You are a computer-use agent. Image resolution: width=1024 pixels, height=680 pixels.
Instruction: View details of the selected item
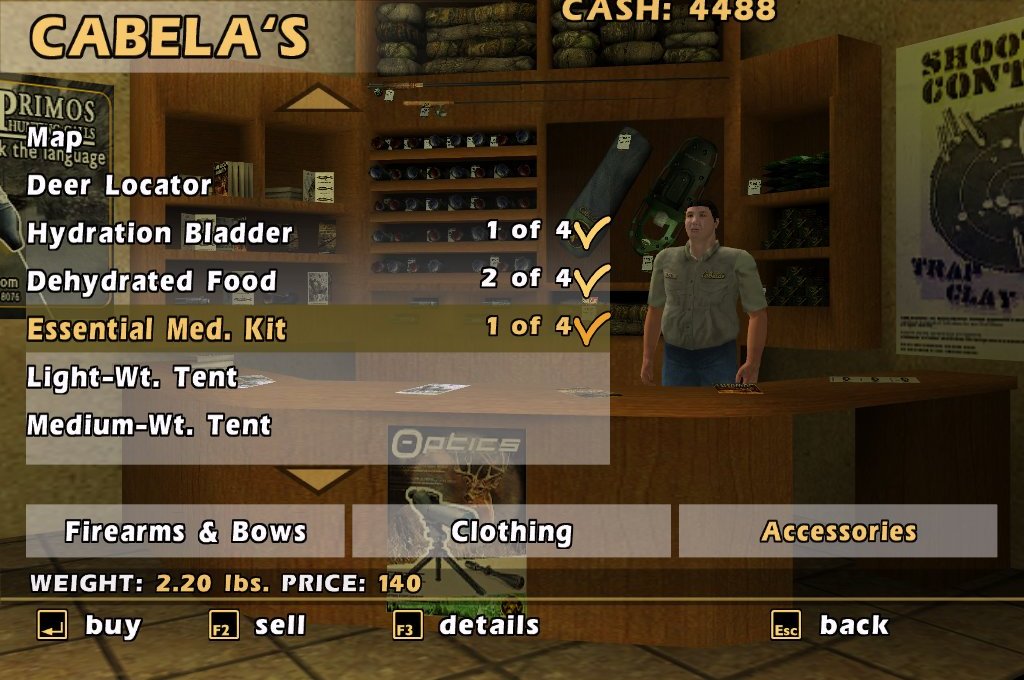467,626
